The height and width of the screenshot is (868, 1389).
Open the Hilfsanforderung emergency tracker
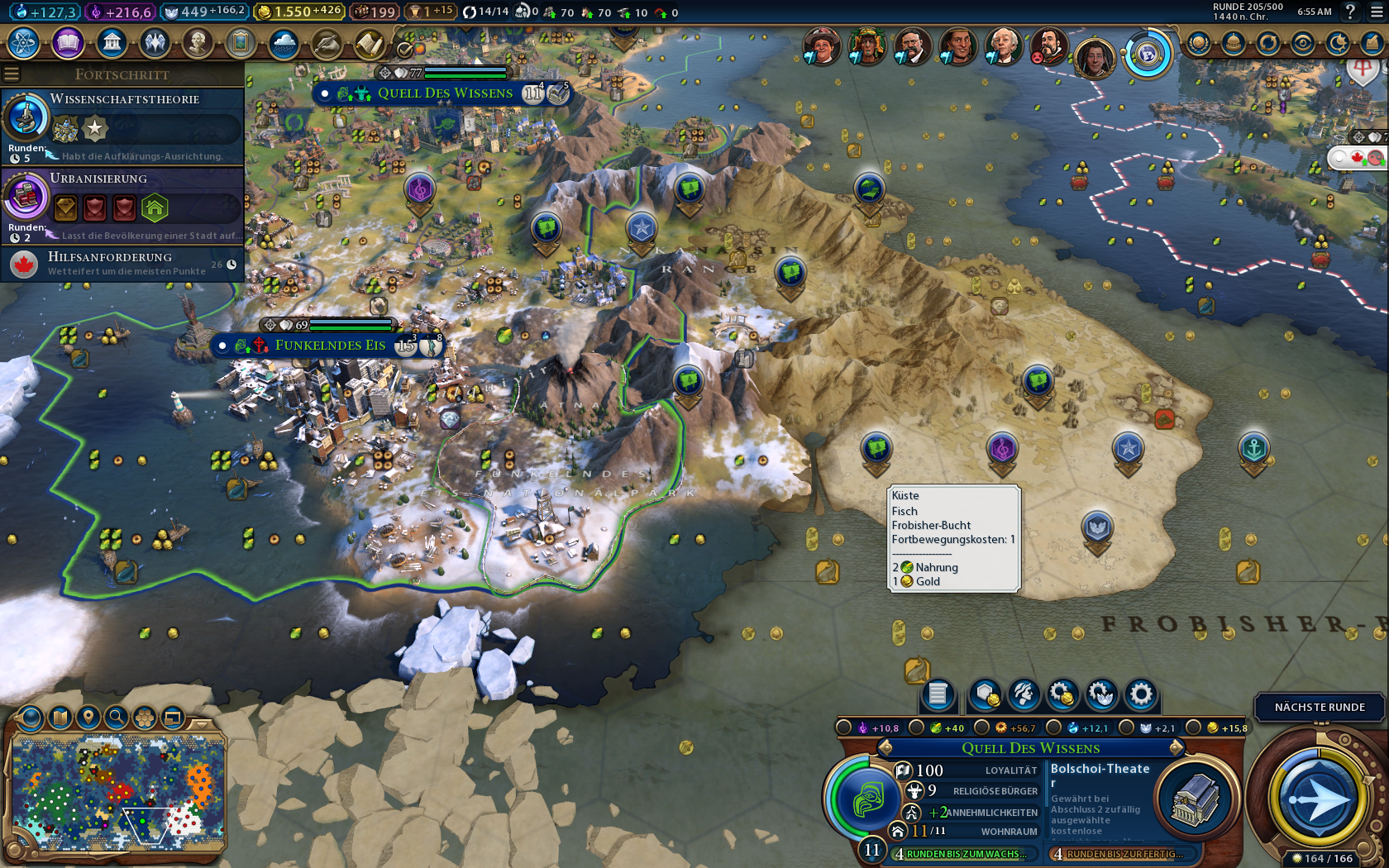click(x=124, y=264)
